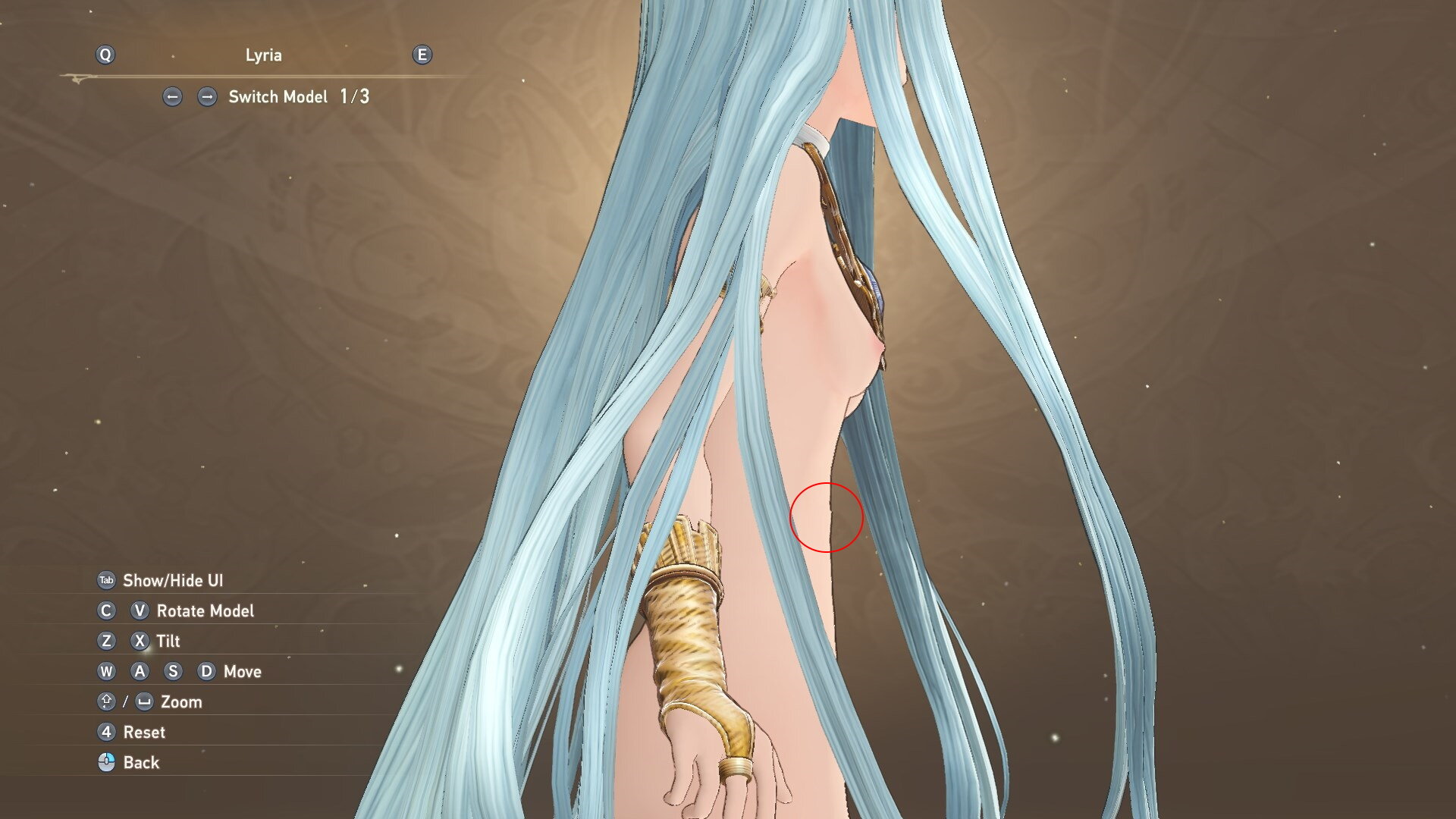Toggle the Show/Hide UI option

(x=172, y=581)
